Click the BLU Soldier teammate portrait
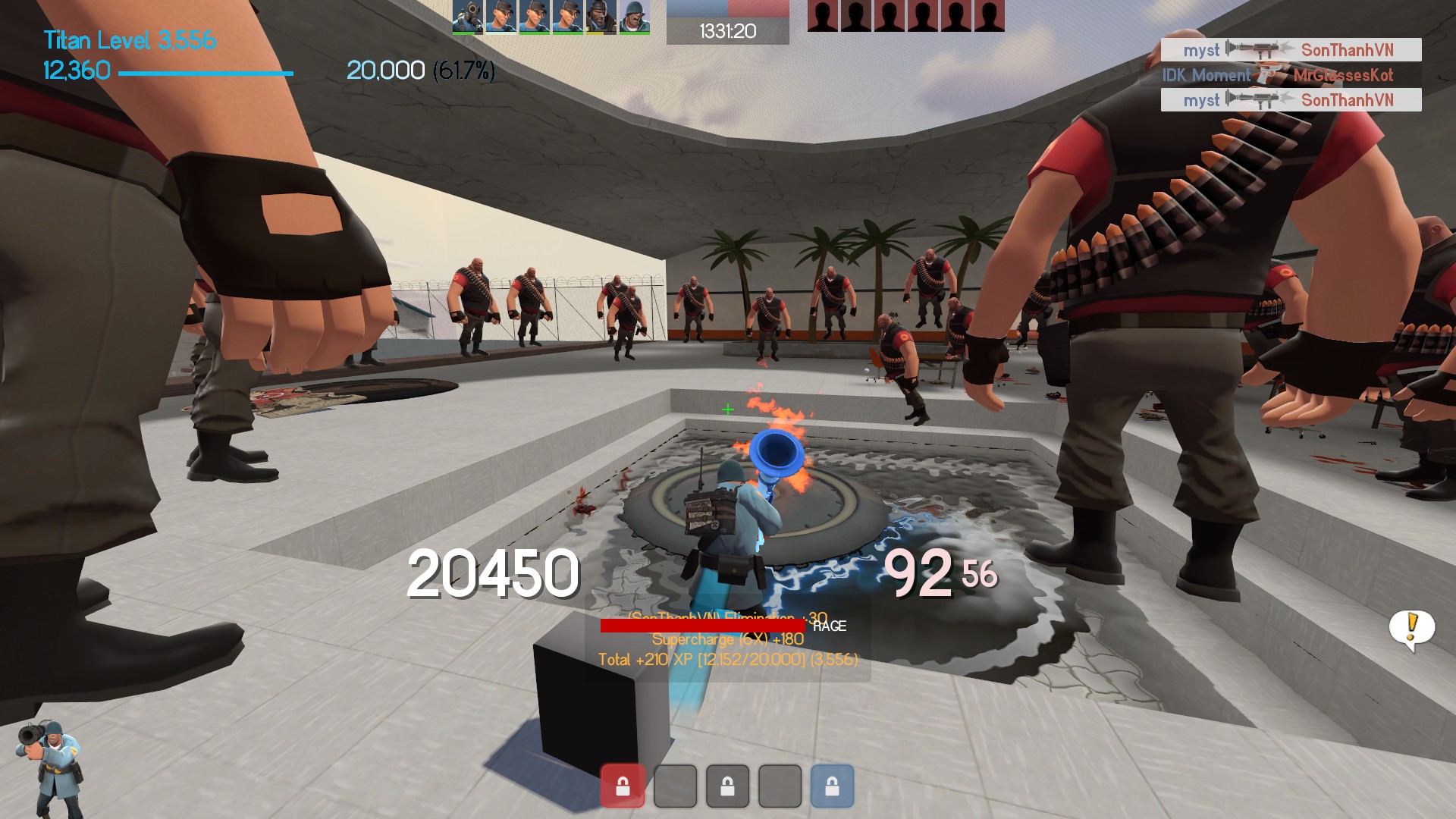The height and width of the screenshot is (819, 1456). (x=634, y=17)
